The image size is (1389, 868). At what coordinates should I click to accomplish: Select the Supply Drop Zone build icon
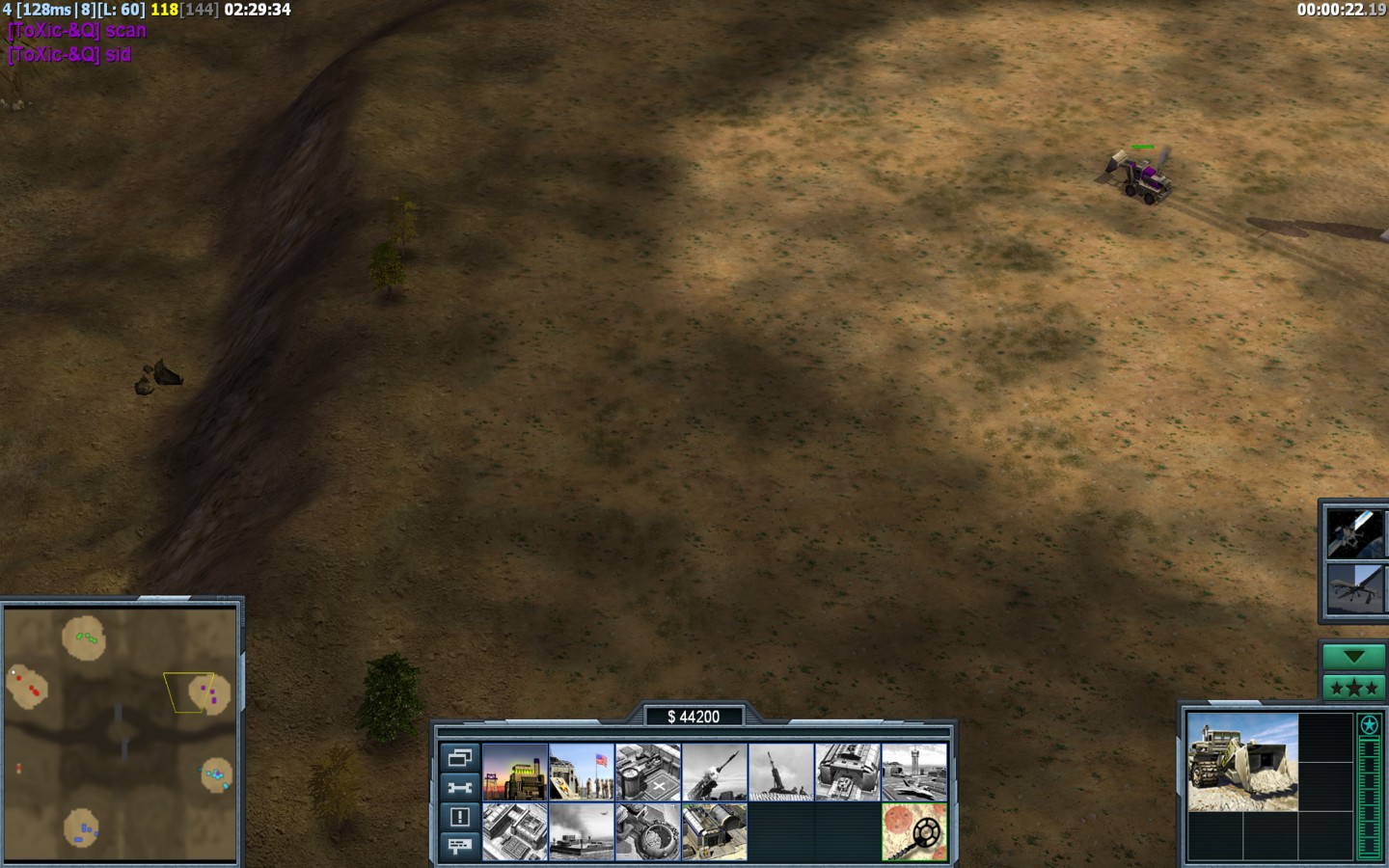tap(582, 831)
